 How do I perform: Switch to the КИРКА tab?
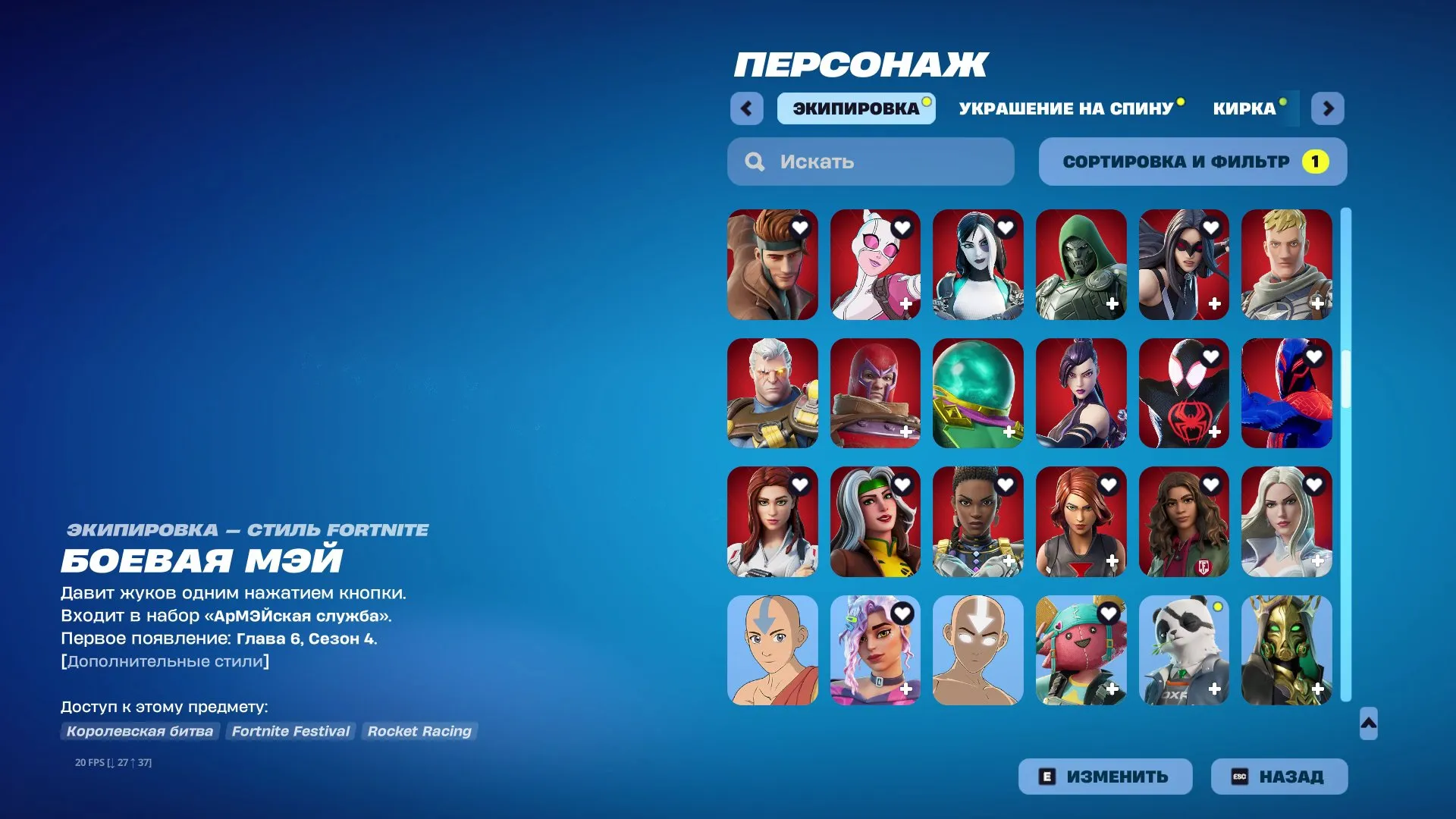(x=1244, y=108)
